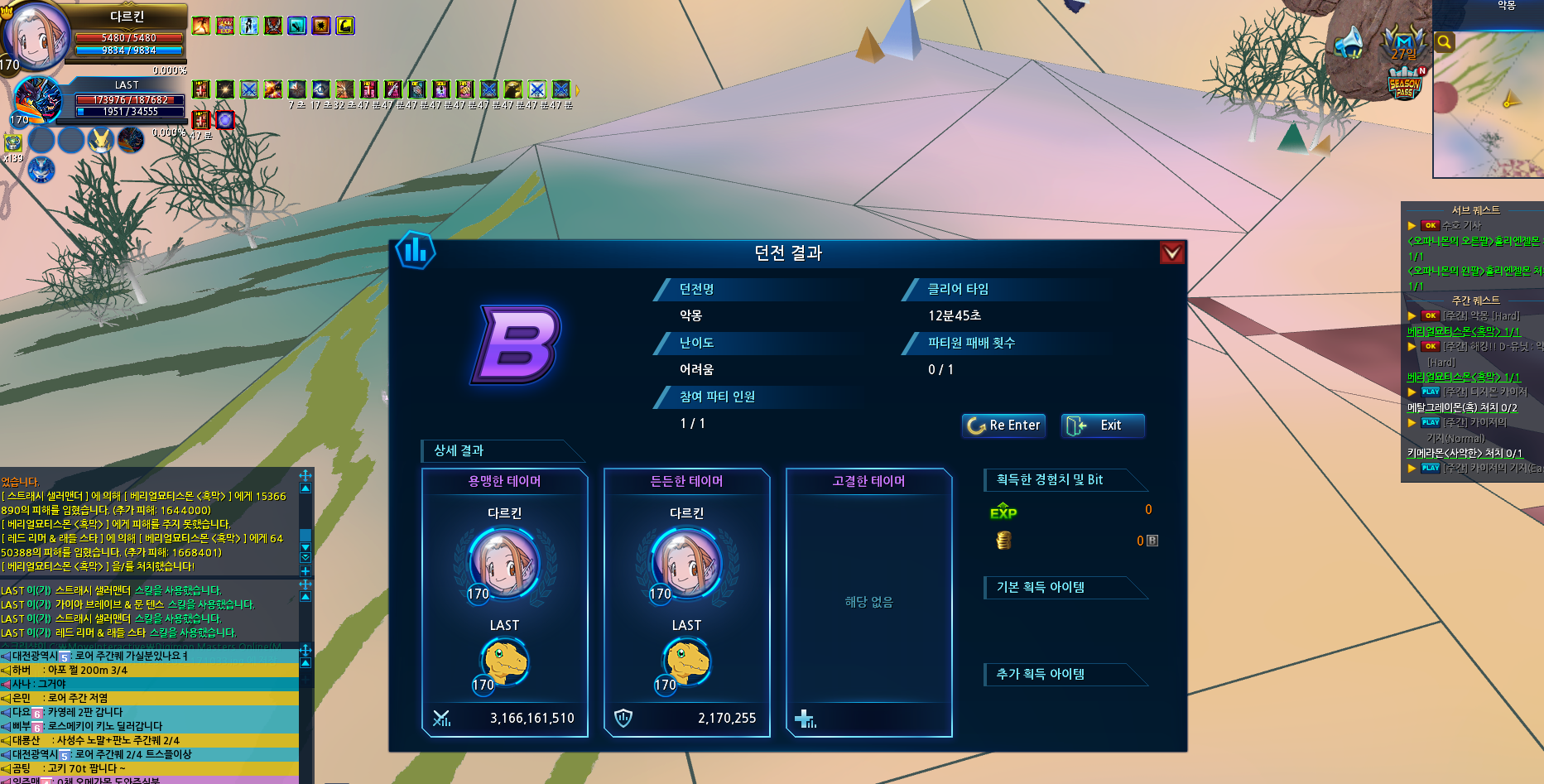
Task: Click the Season Pass icon
Action: 1405,84
